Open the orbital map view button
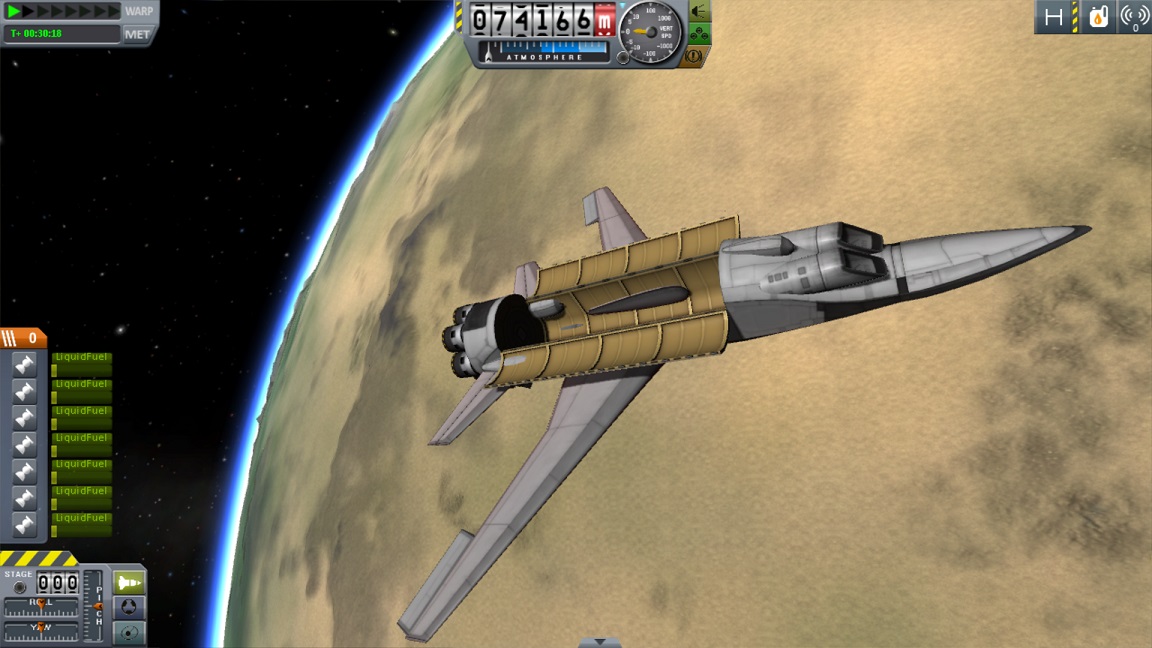The height and width of the screenshot is (648, 1152). tap(129, 632)
